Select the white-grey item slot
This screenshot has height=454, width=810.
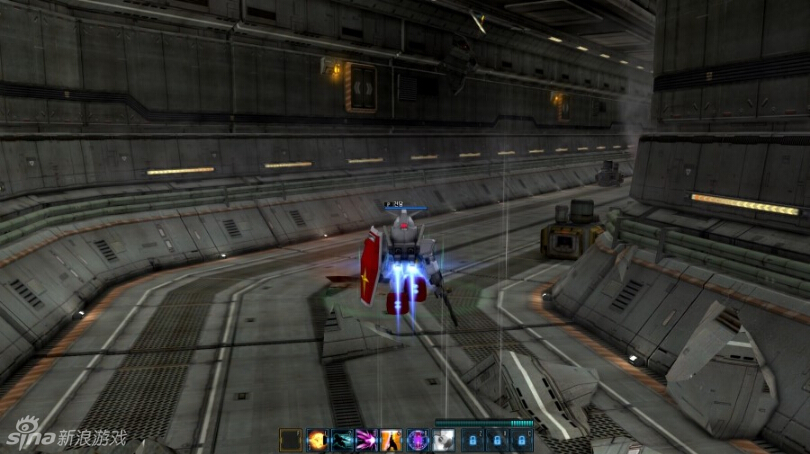click(x=444, y=439)
